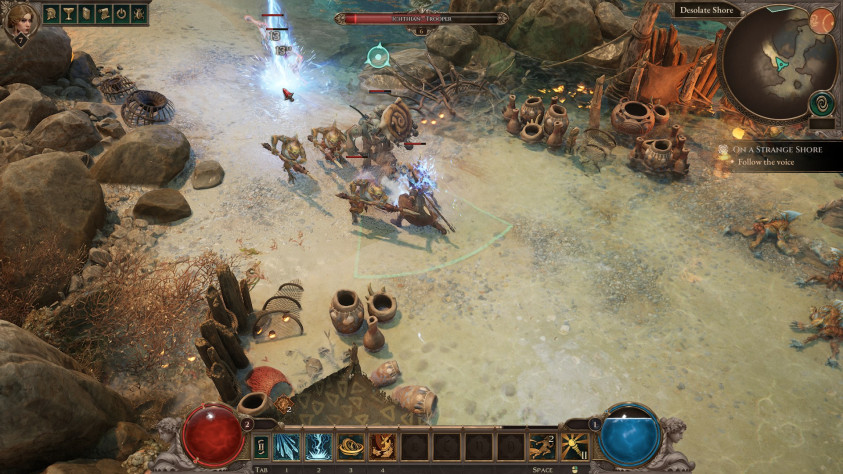The width and height of the screenshot is (843, 474).
Task: Click the weapon swap slot labeled Tab
Action: click(262, 446)
